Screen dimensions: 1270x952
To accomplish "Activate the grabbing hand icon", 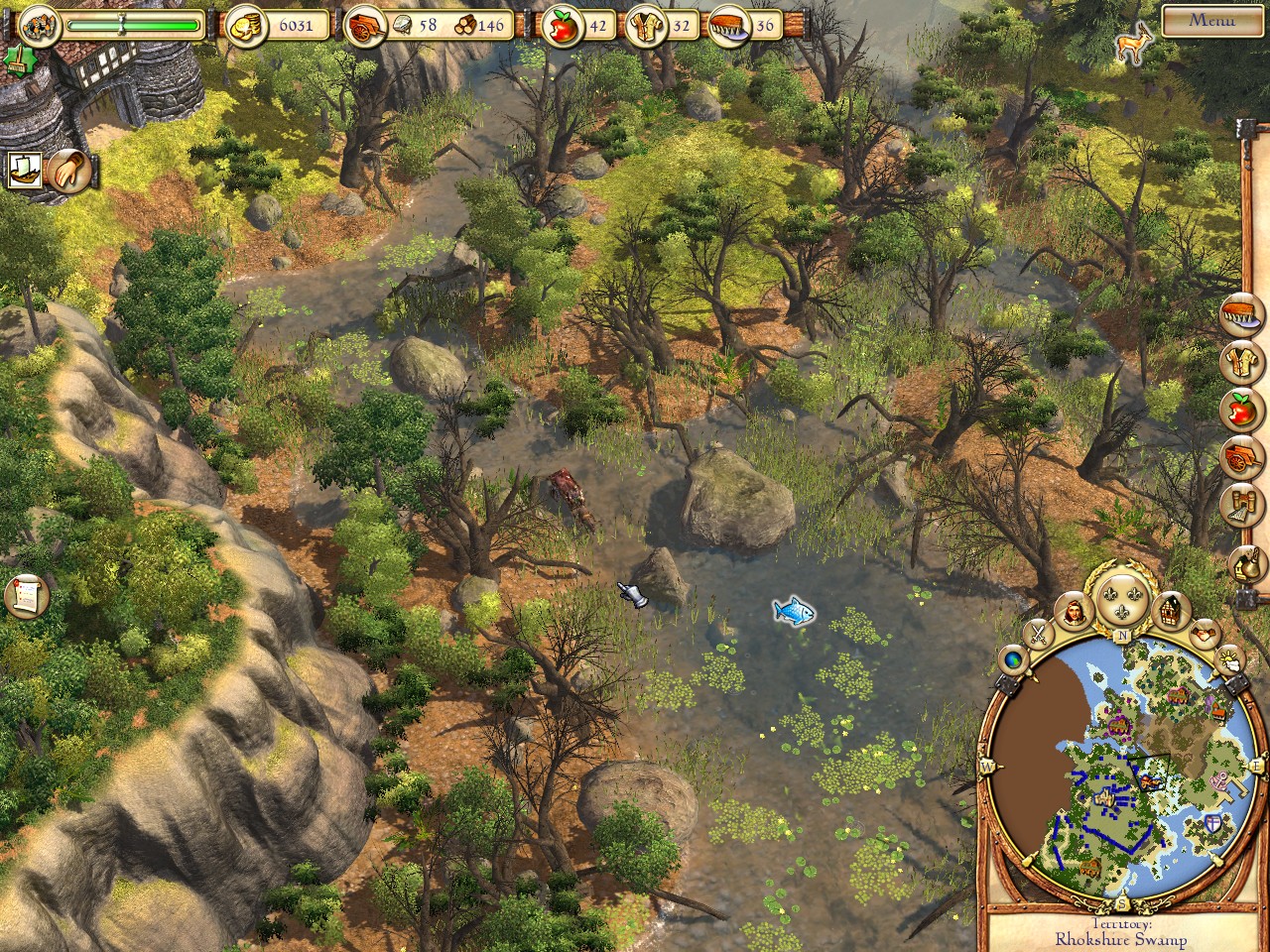I will (x=69, y=171).
